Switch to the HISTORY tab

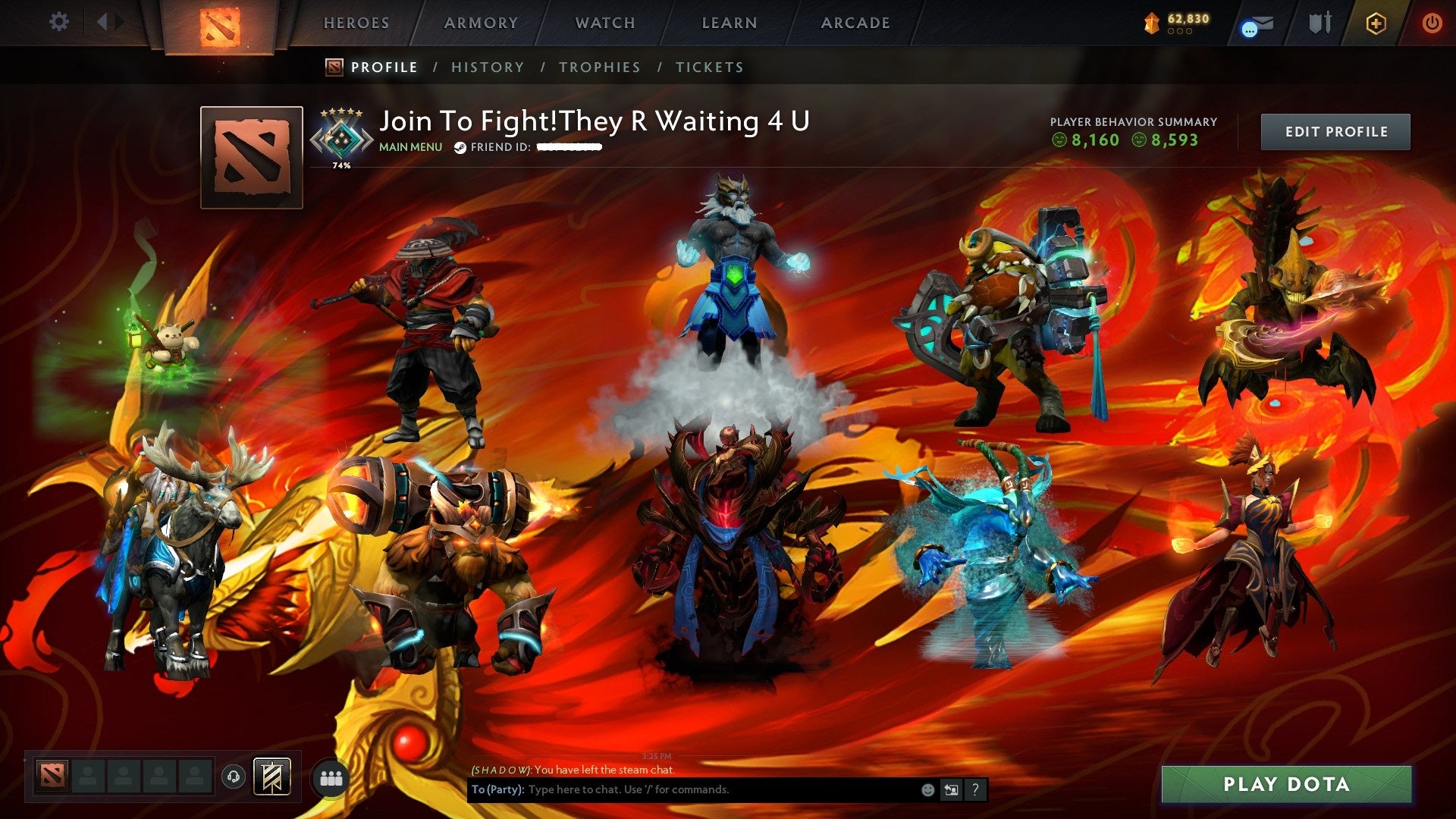point(487,67)
